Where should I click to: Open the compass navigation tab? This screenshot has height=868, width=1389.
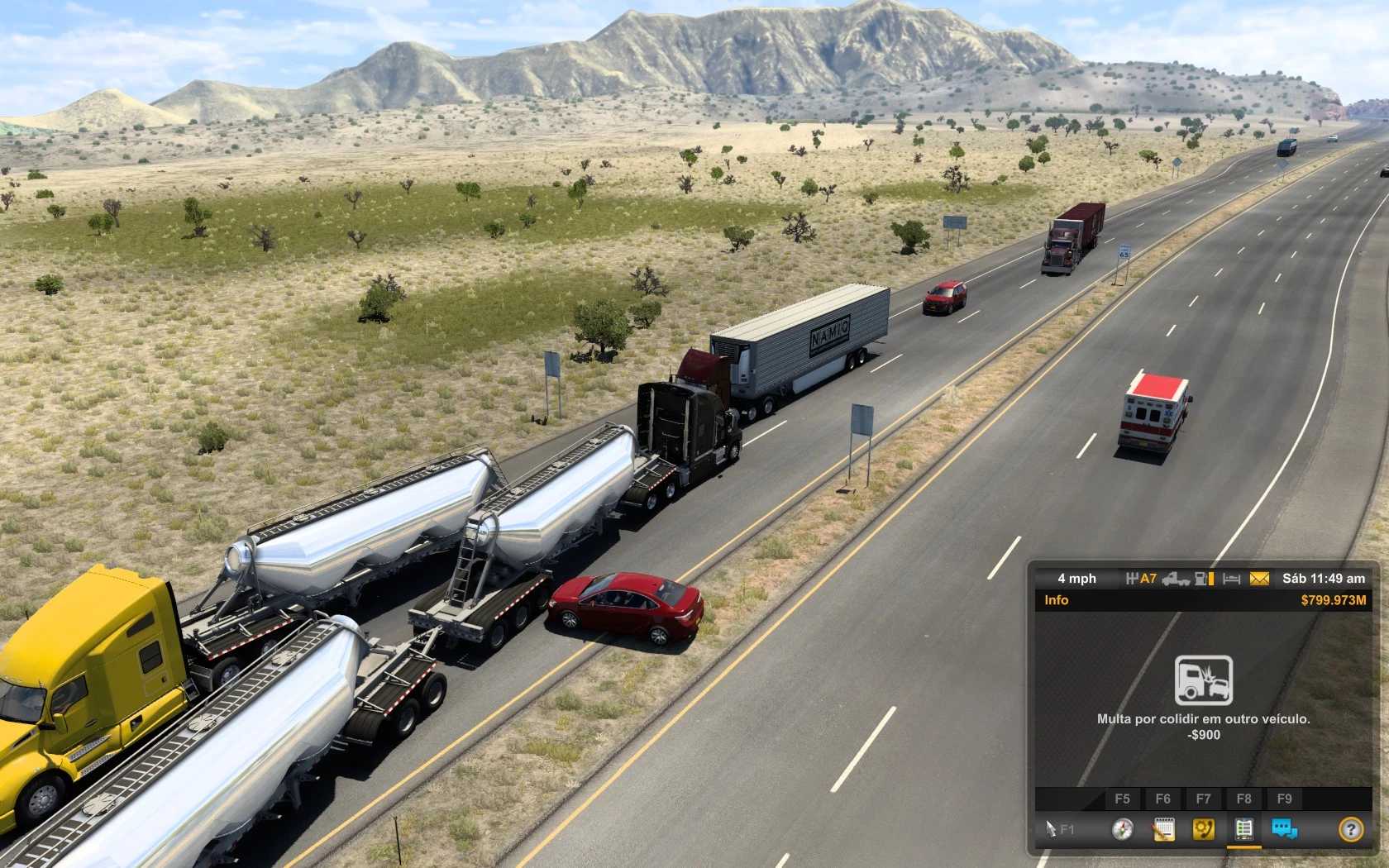click(x=1122, y=829)
